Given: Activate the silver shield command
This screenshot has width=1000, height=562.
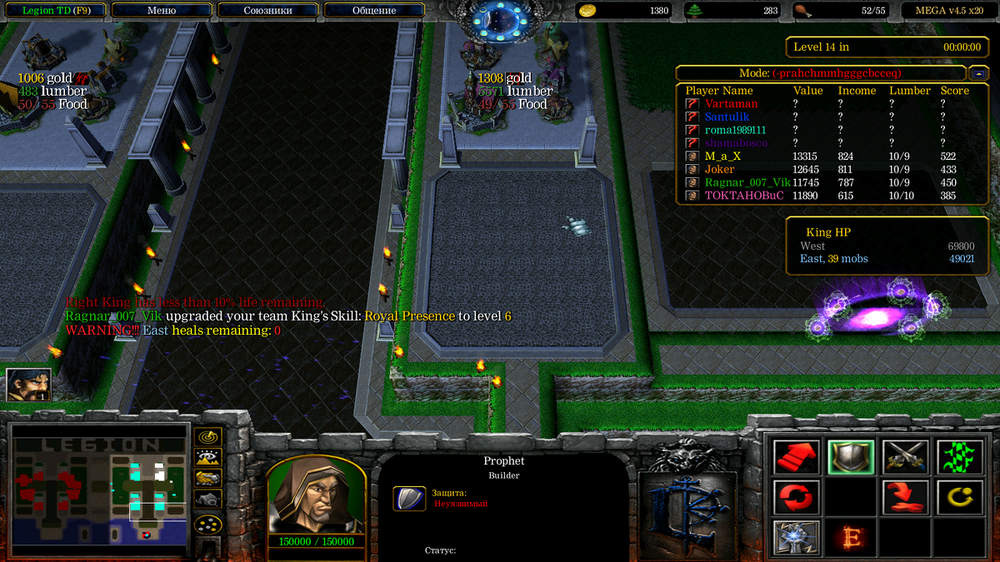Looking at the screenshot, I should coord(850,458).
